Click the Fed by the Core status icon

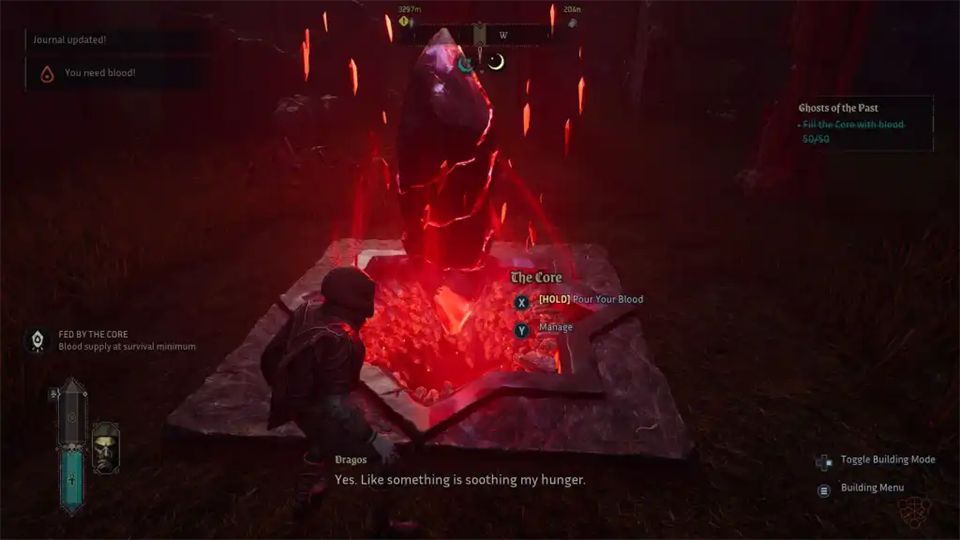point(38,340)
